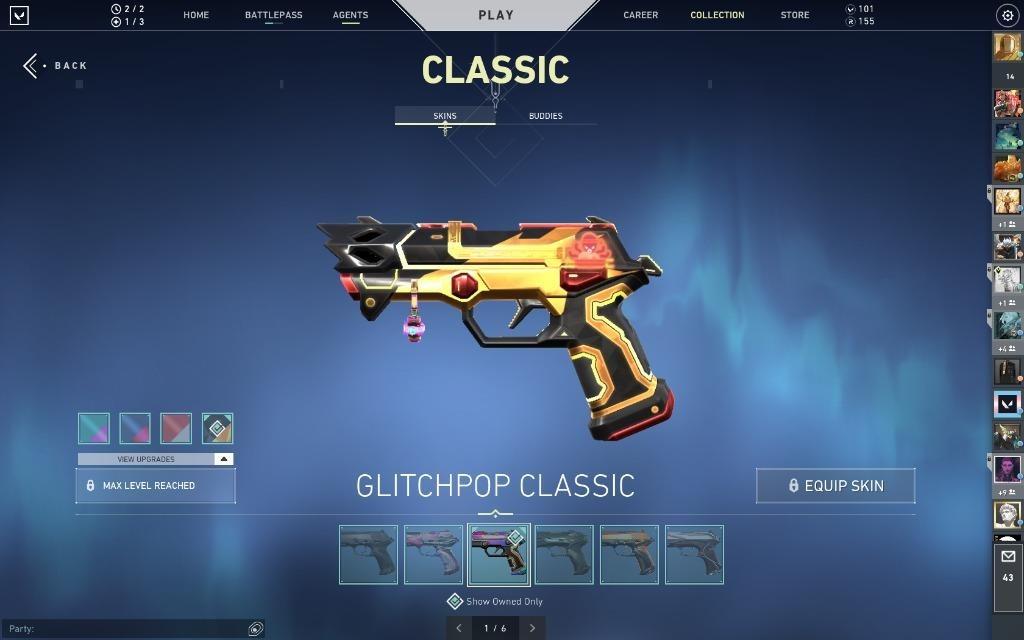Switch to the Buddies tab
The height and width of the screenshot is (640, 1024).
pos(545,116)
